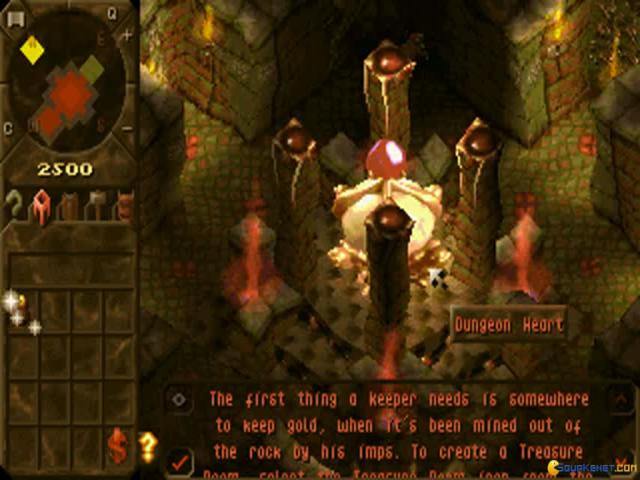Switch to the hammer workshop tab
Screen dimensions: 640x480
(96, 206)
